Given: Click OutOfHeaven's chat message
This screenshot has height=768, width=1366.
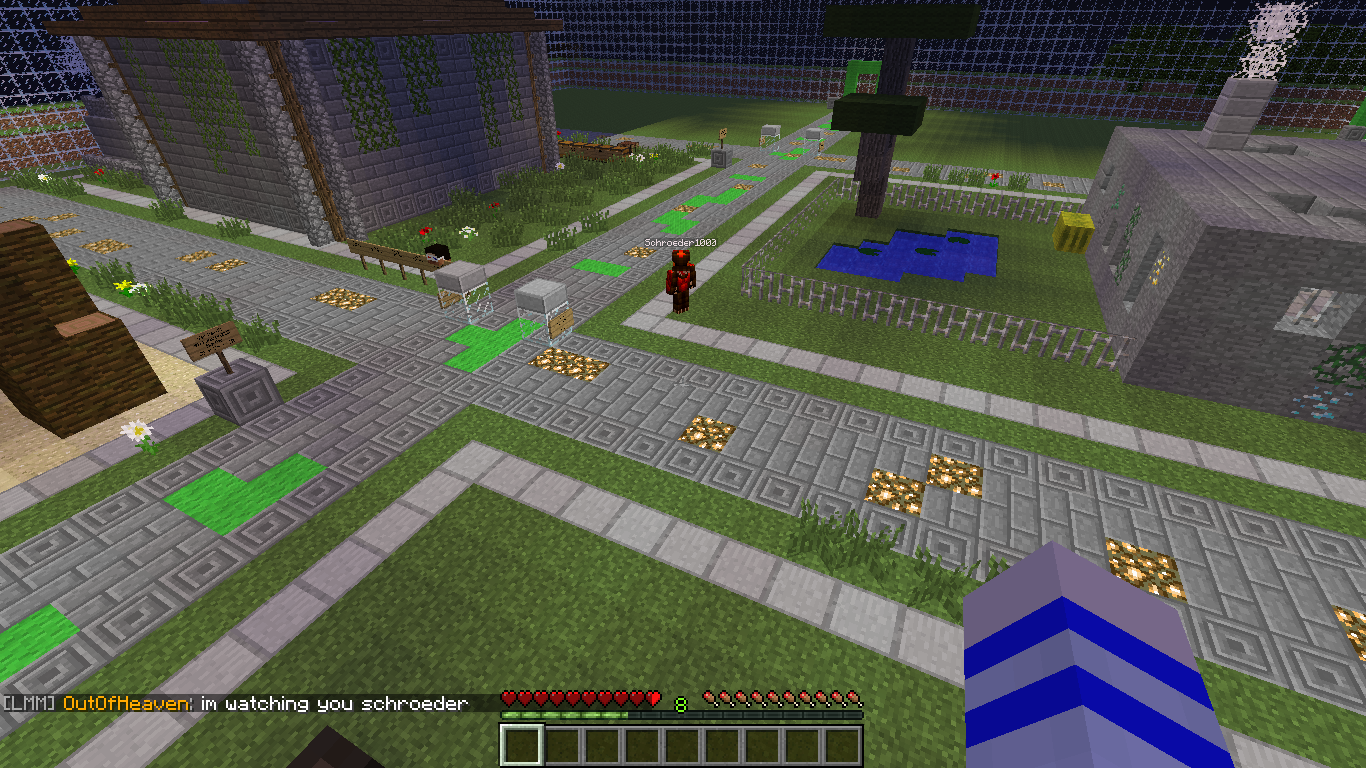Looking at the screenshot, I should click(x=334, y=704).
